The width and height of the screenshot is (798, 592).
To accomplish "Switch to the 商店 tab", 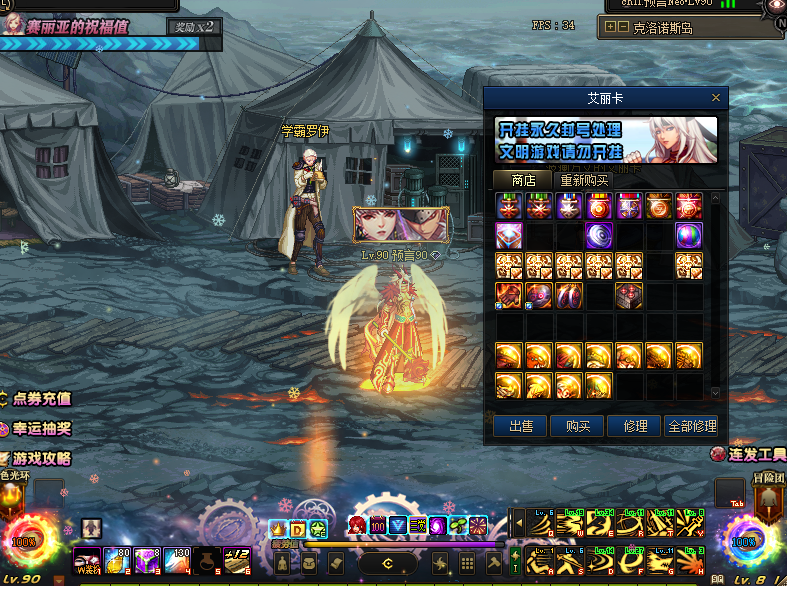I will [523, 180].
